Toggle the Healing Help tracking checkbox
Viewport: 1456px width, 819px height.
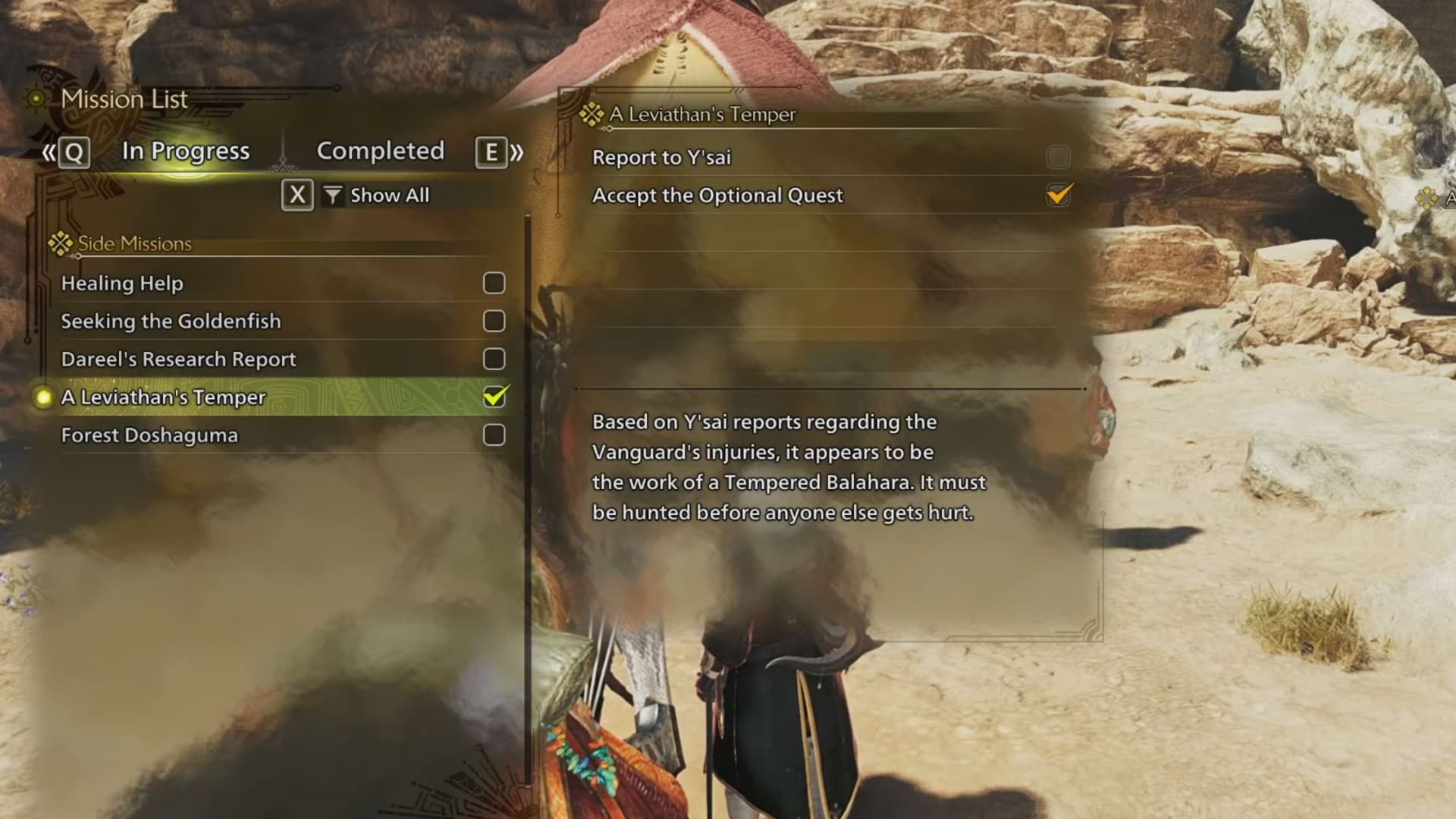pos(494,284)
